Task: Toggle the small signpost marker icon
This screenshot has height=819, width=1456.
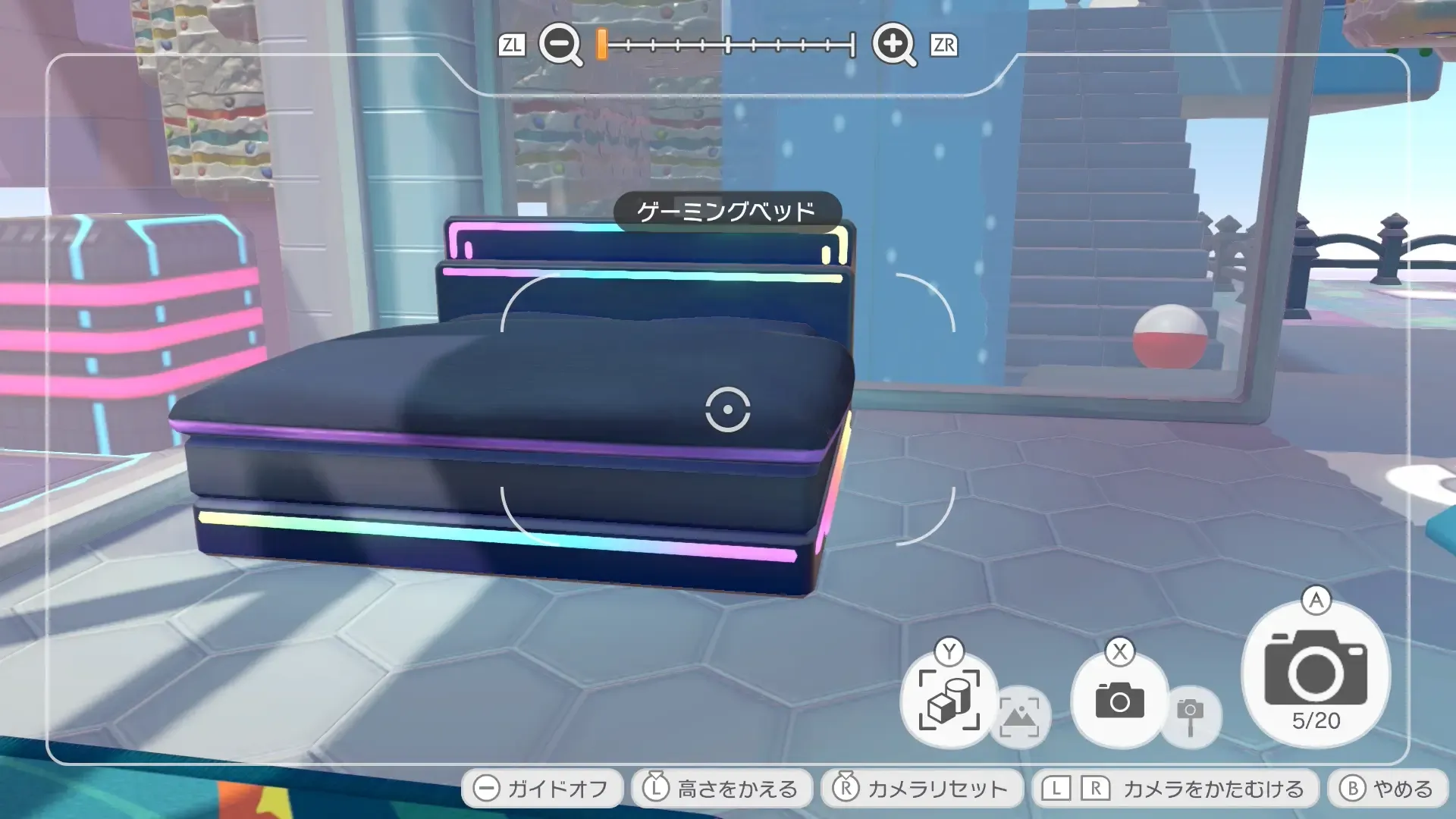Action: (1190, 717)
